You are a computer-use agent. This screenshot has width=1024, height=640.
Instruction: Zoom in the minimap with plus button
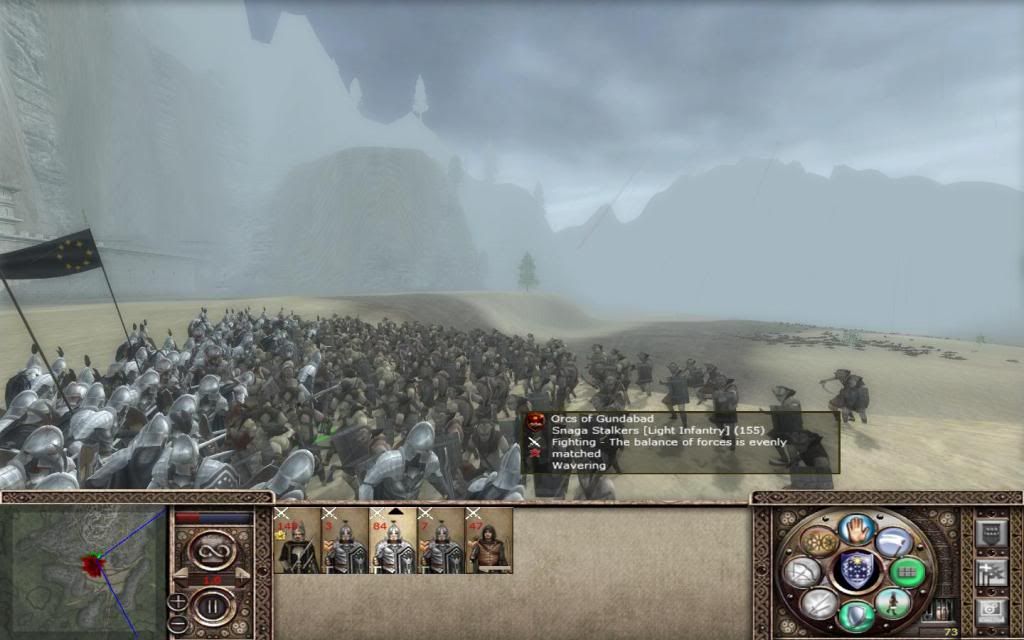coord(178,601)
